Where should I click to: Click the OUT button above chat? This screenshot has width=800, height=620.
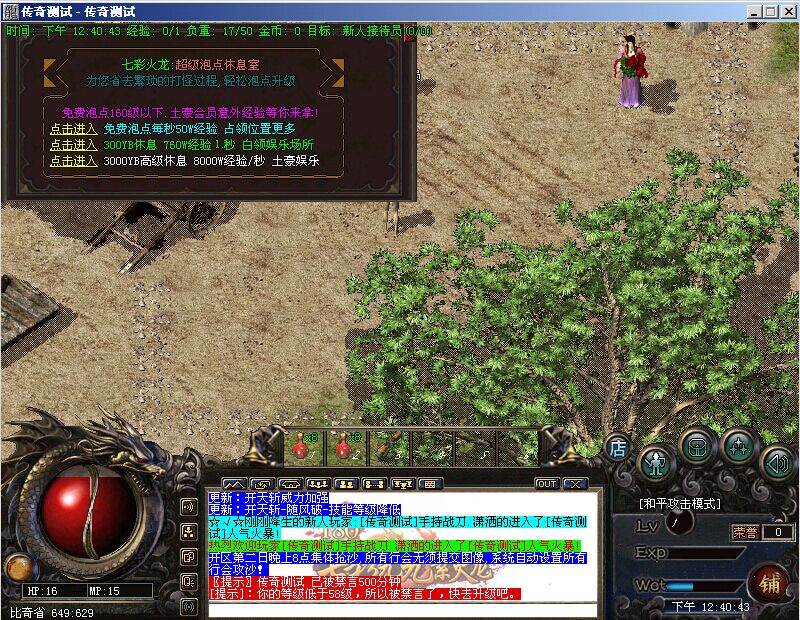click(546, 484)
